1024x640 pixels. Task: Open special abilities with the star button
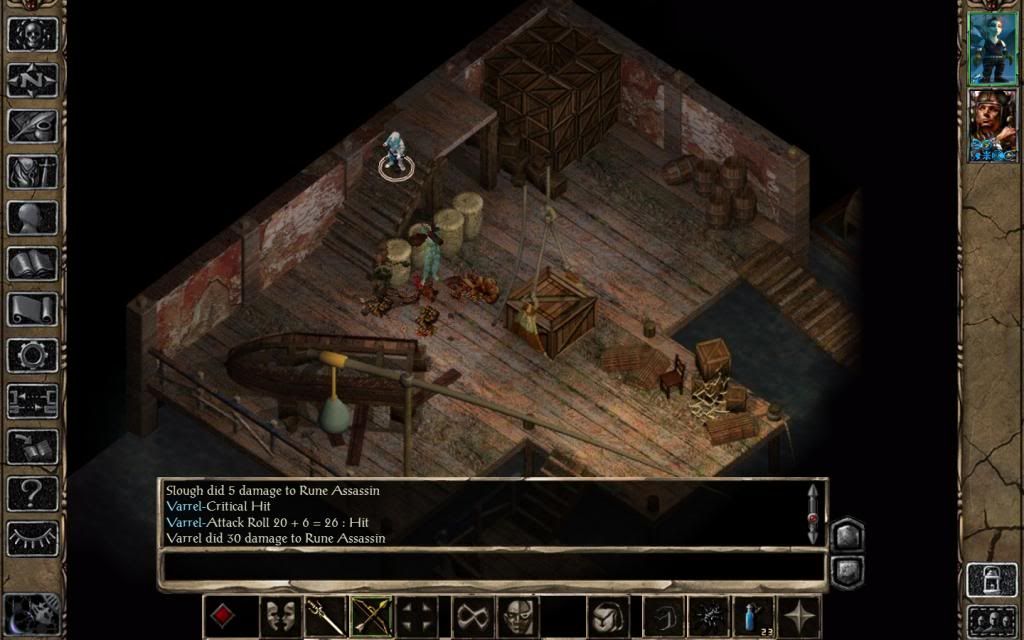coord(798,615)
